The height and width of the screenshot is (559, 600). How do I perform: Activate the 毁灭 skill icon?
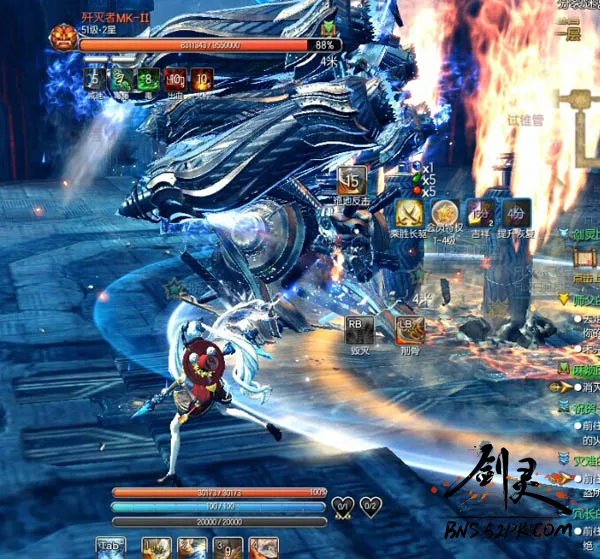(359, 330)
